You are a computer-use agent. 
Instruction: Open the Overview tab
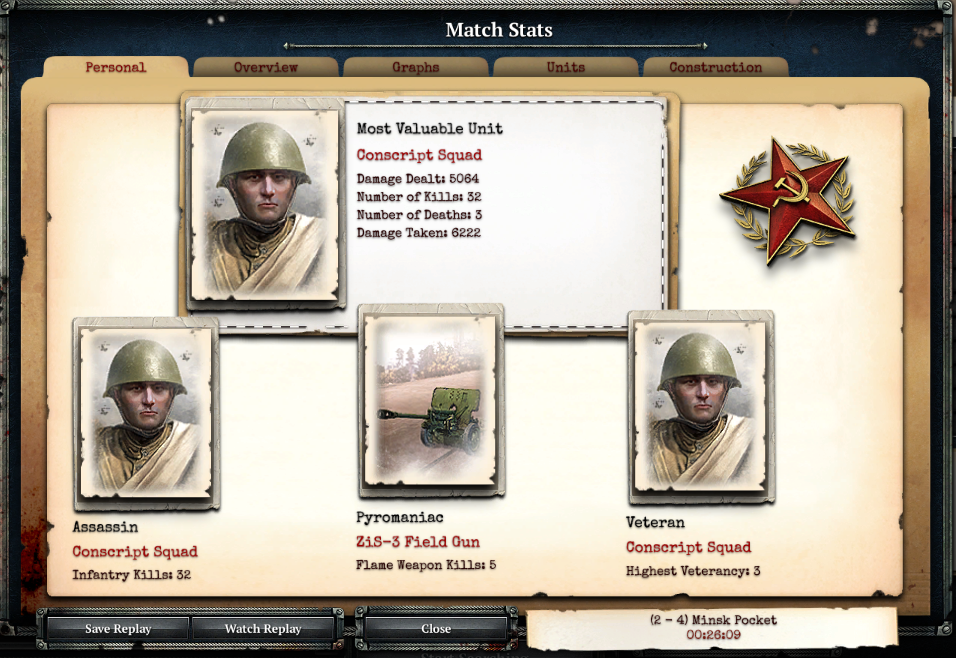click(266, 68)
